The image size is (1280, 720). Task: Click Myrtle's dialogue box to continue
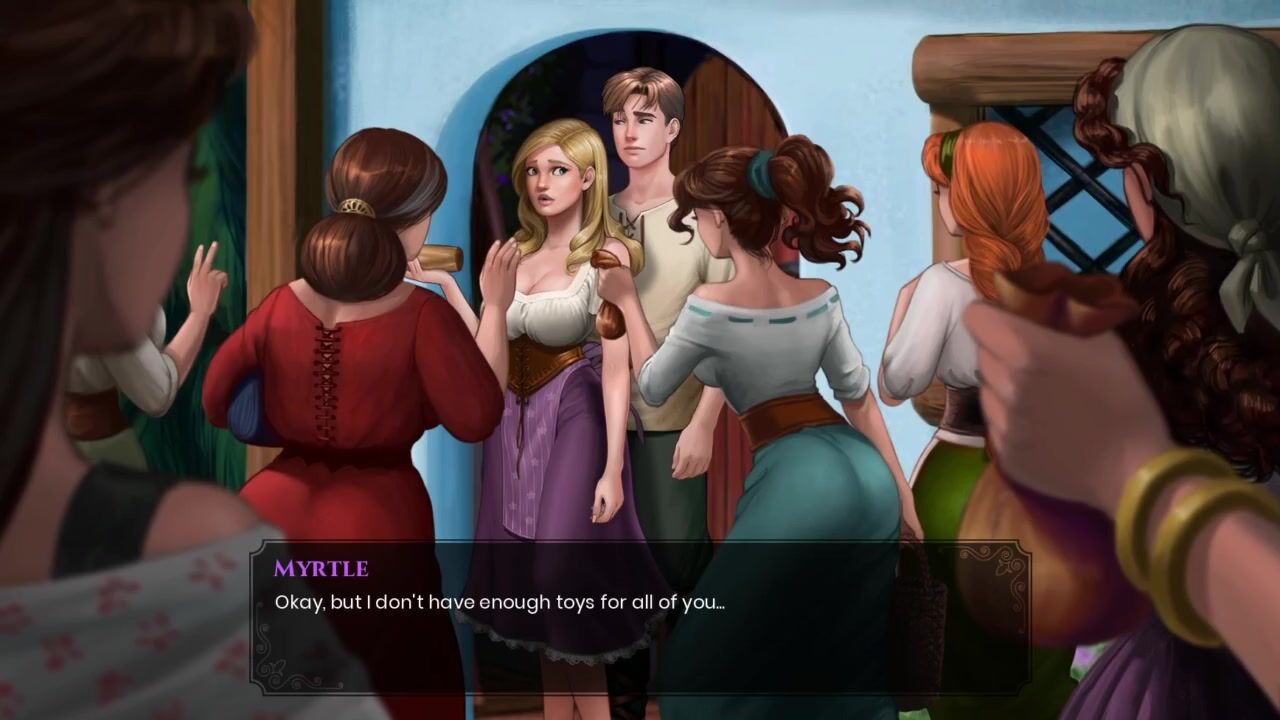[x=640, y=617]
